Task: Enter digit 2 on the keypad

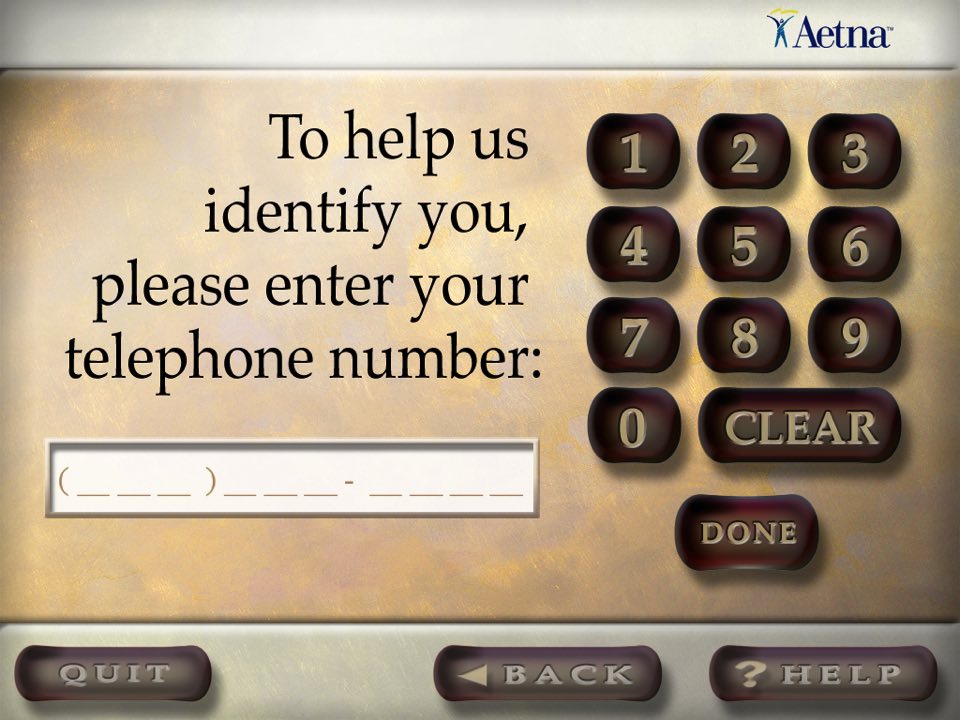Action: pyautogui.click(x=743, y=153)
